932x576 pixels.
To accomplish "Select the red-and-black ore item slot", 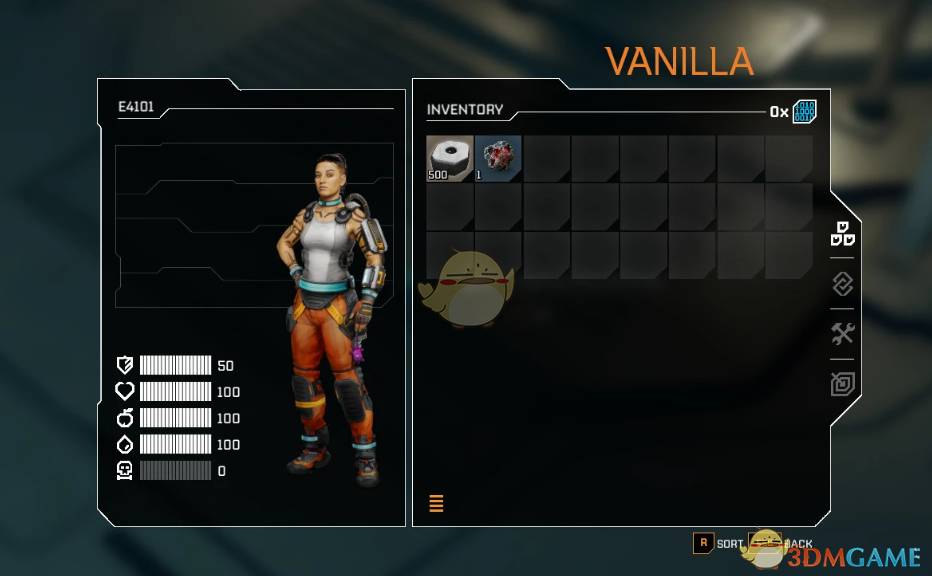I will click(498, 159).
